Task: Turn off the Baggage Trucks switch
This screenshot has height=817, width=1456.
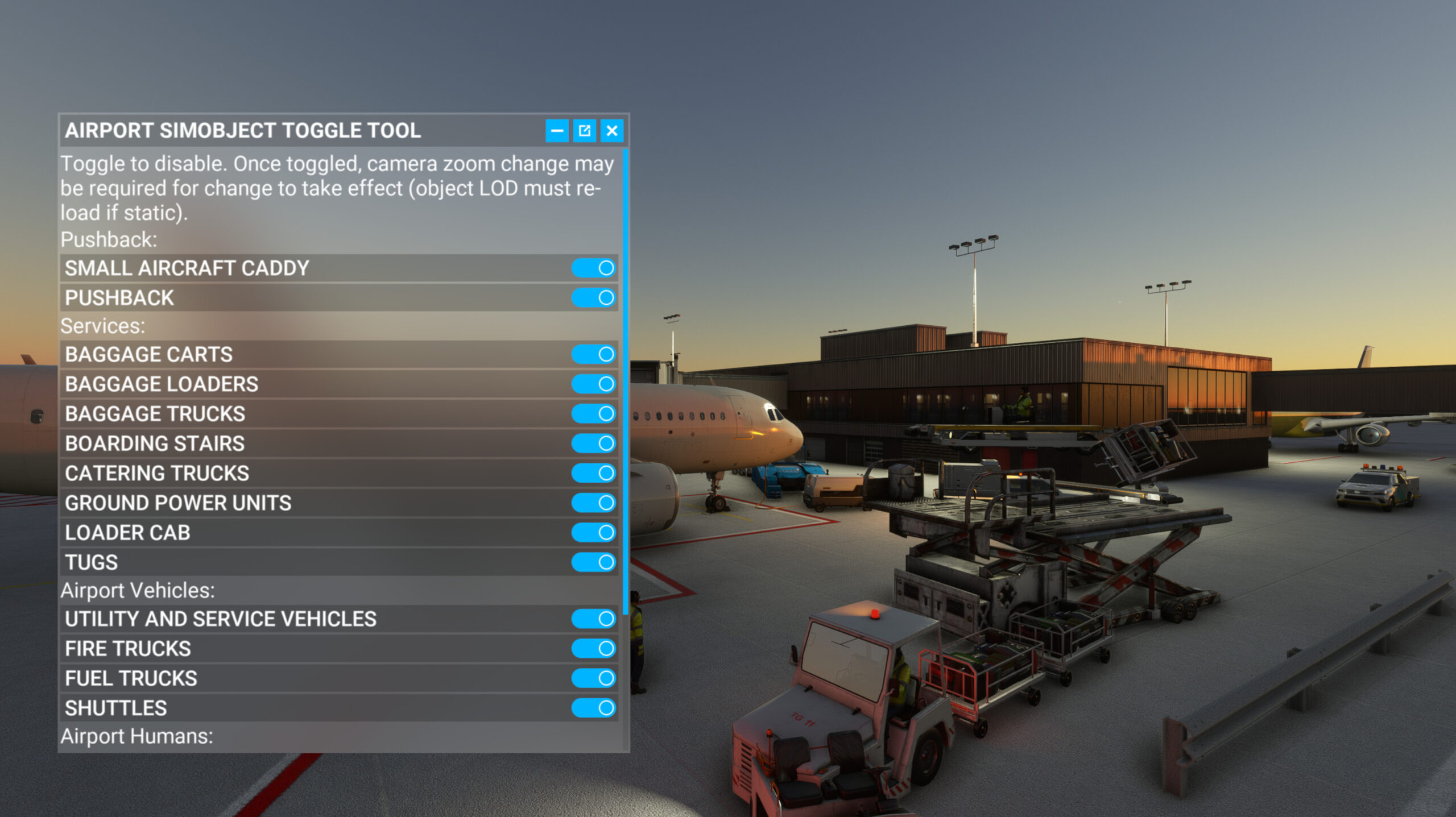Action: coord(594,413)
